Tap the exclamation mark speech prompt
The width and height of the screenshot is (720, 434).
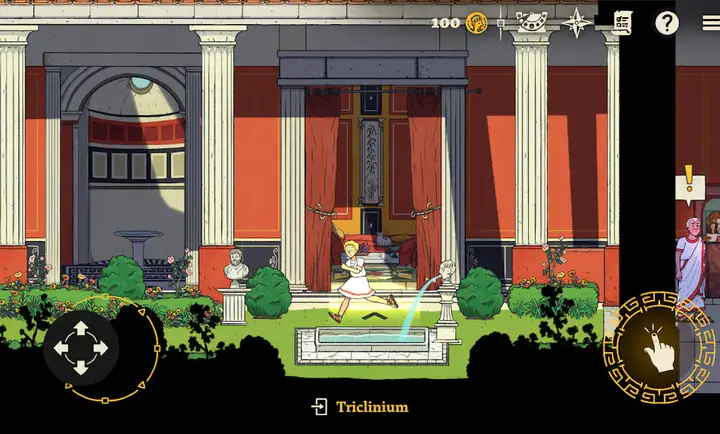point(689,185)
